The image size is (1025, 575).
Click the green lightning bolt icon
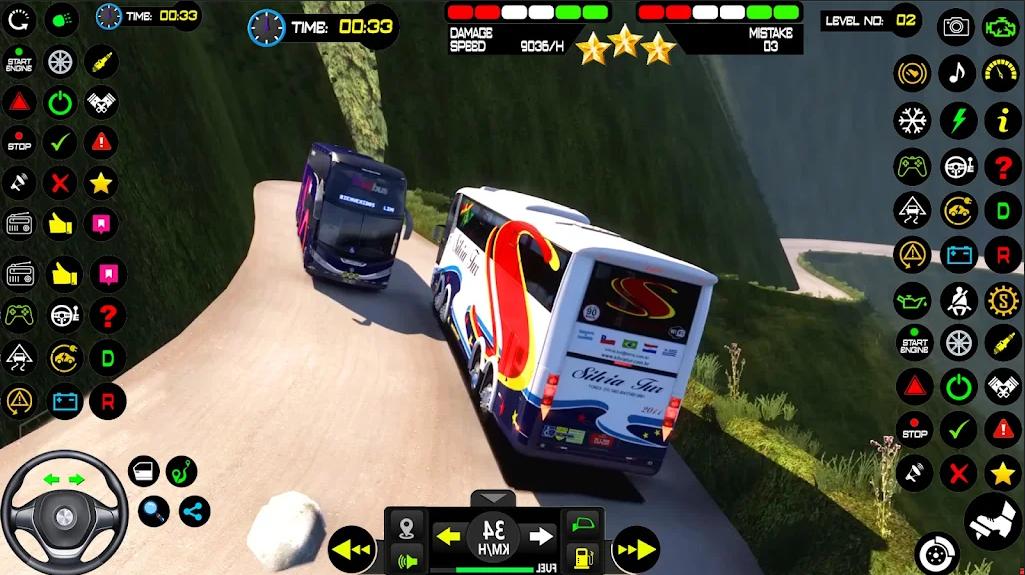click(958, 121)
